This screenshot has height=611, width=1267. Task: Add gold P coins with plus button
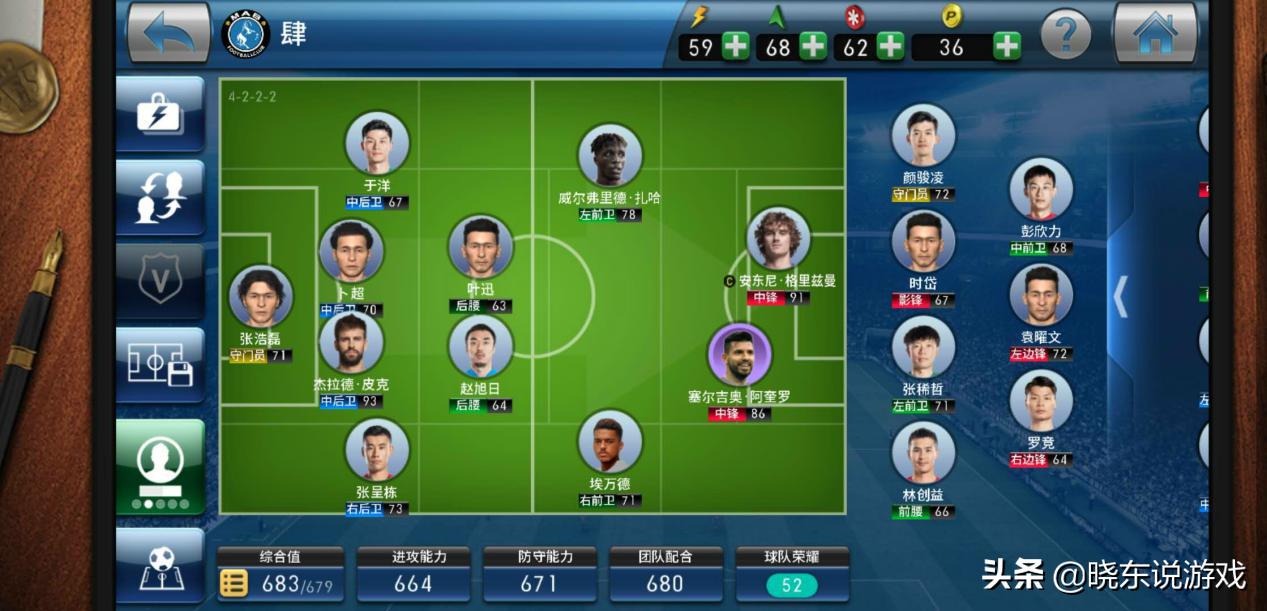[x=1007, y=46]
